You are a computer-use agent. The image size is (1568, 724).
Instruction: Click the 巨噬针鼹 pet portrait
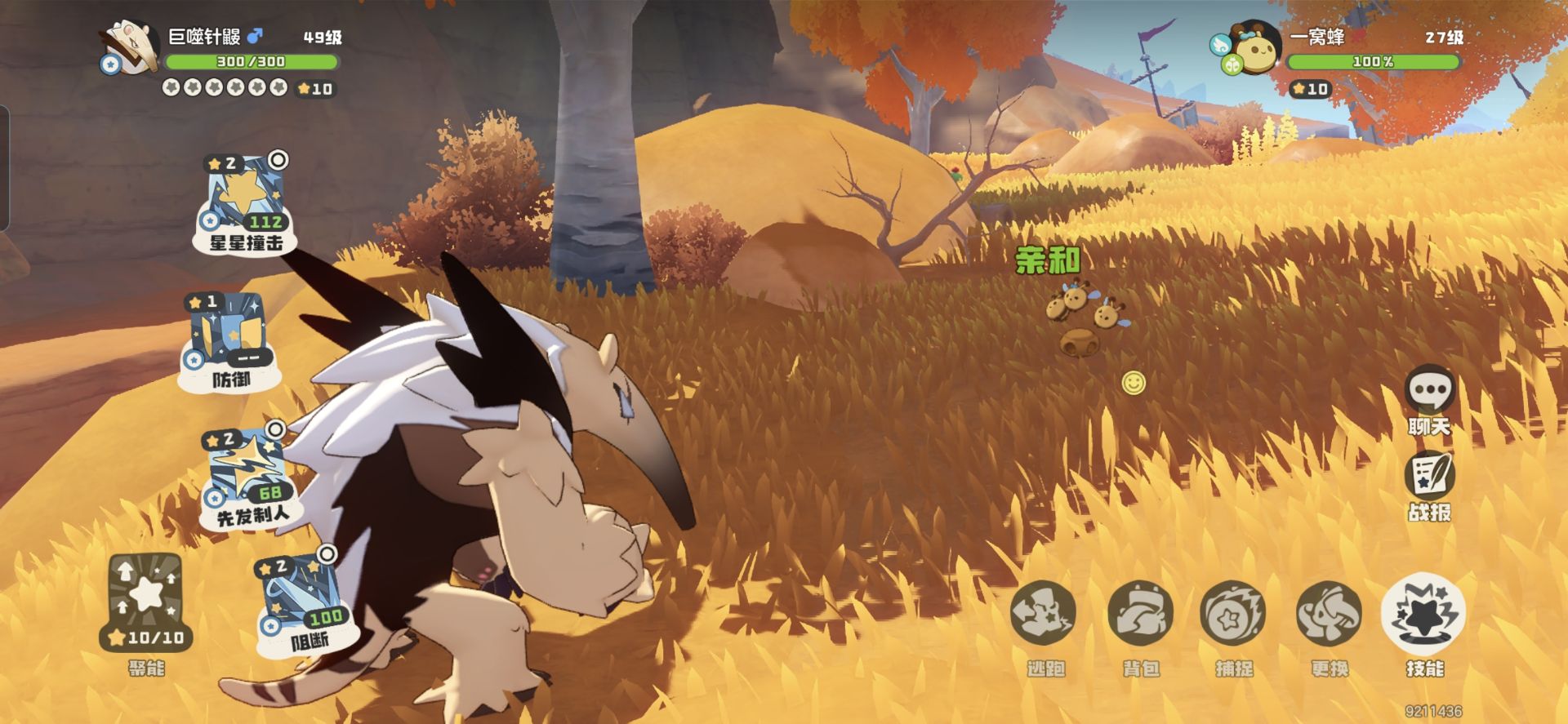(x=130, y=47)
